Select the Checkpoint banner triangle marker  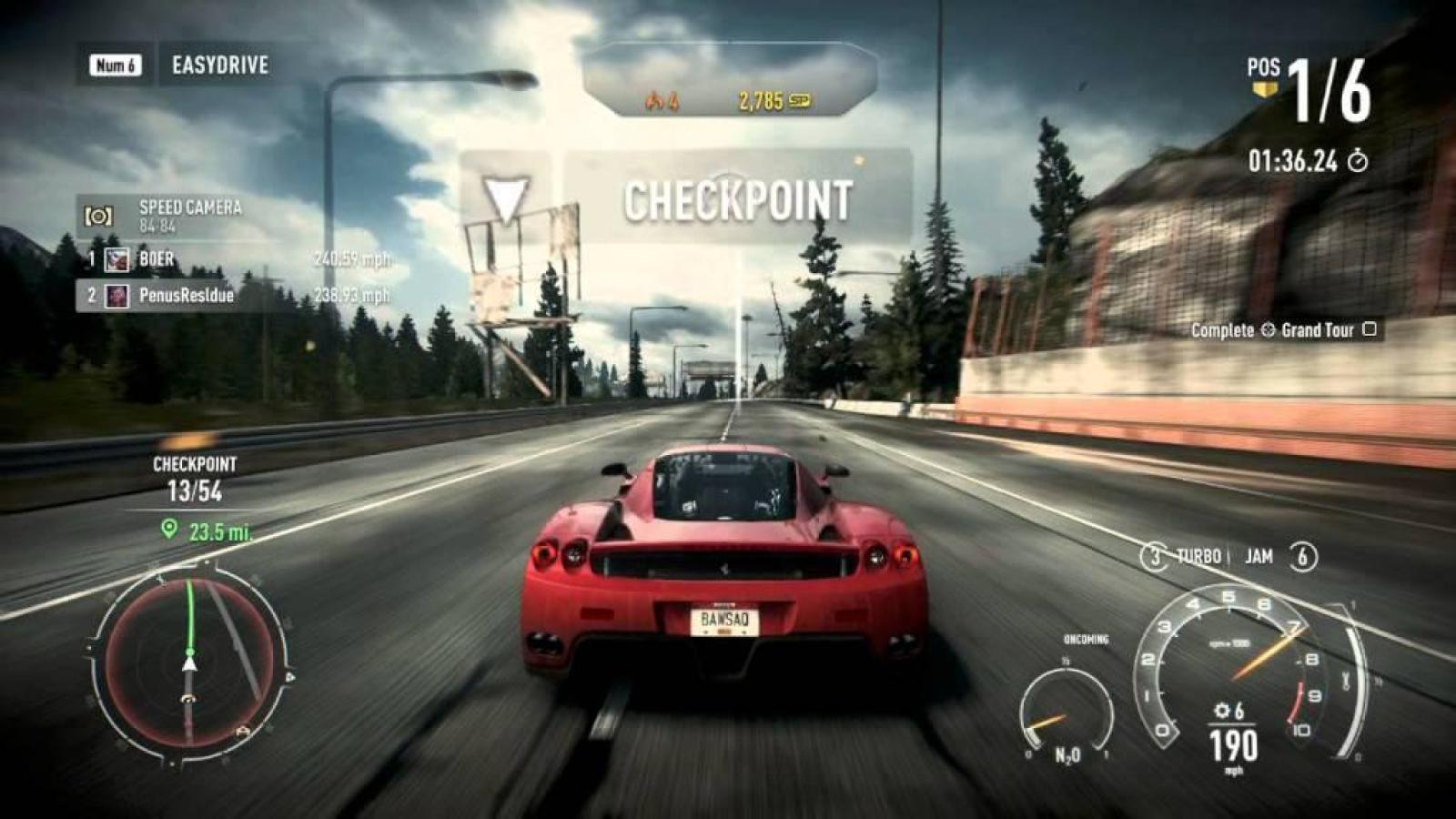click(505, 198)
